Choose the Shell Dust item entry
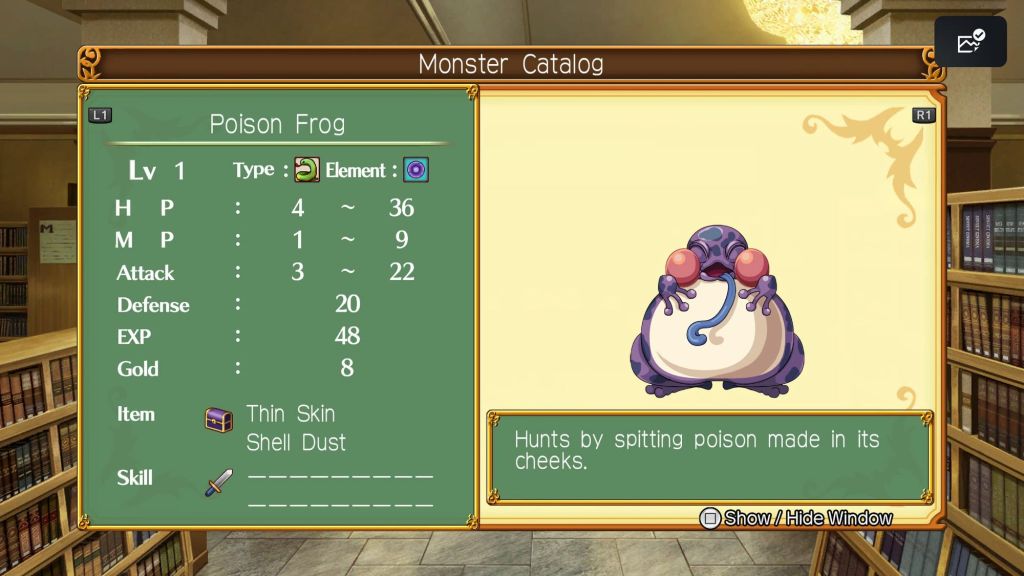The width and height of the screenshot is (1024, 576). [296, 442]
